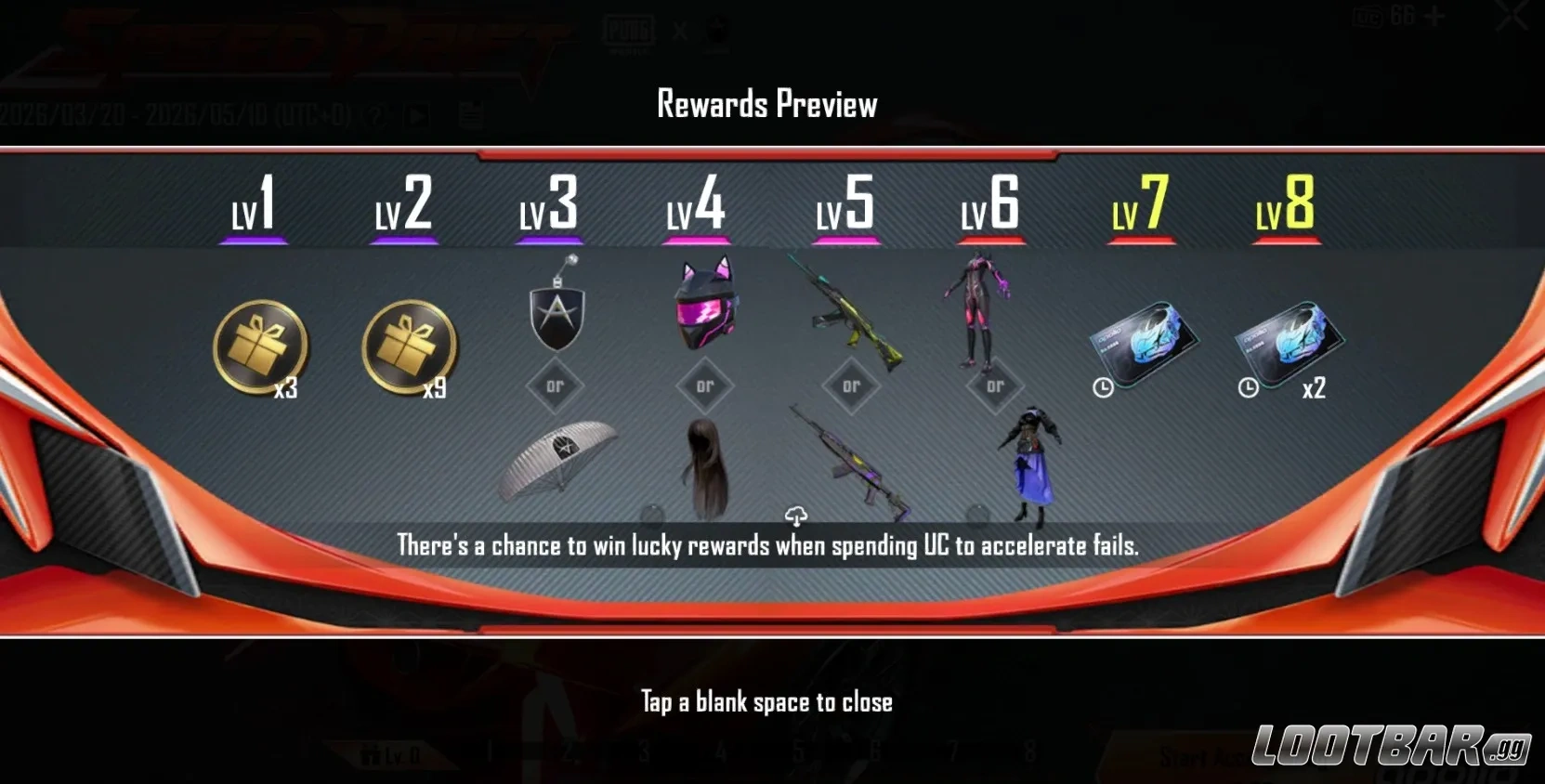The height and width of the screenshot is (784, 1545).
Task: Click the plus button to add UC
Action: pos(1435,16)
